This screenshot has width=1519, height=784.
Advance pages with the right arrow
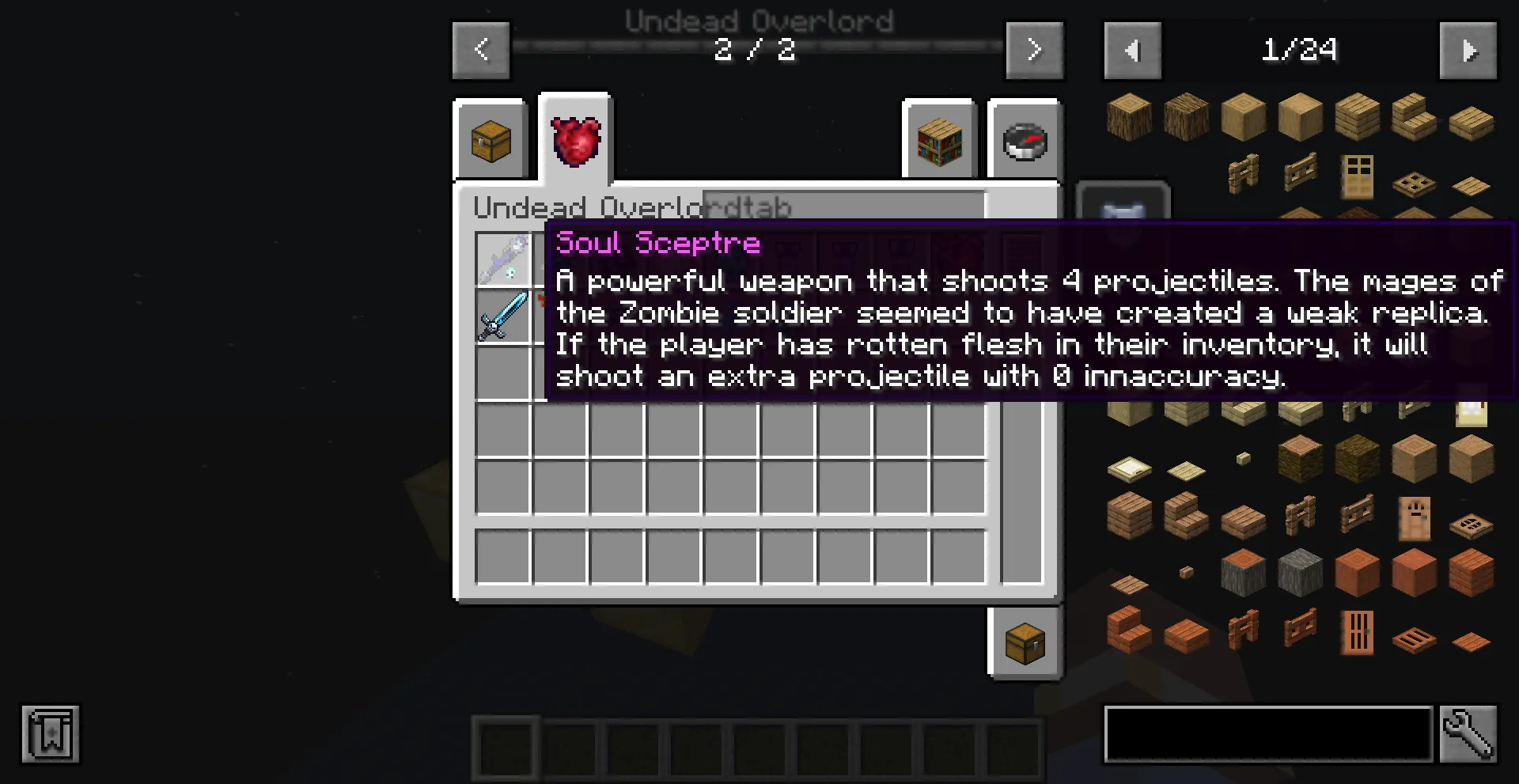(1035, 50)
